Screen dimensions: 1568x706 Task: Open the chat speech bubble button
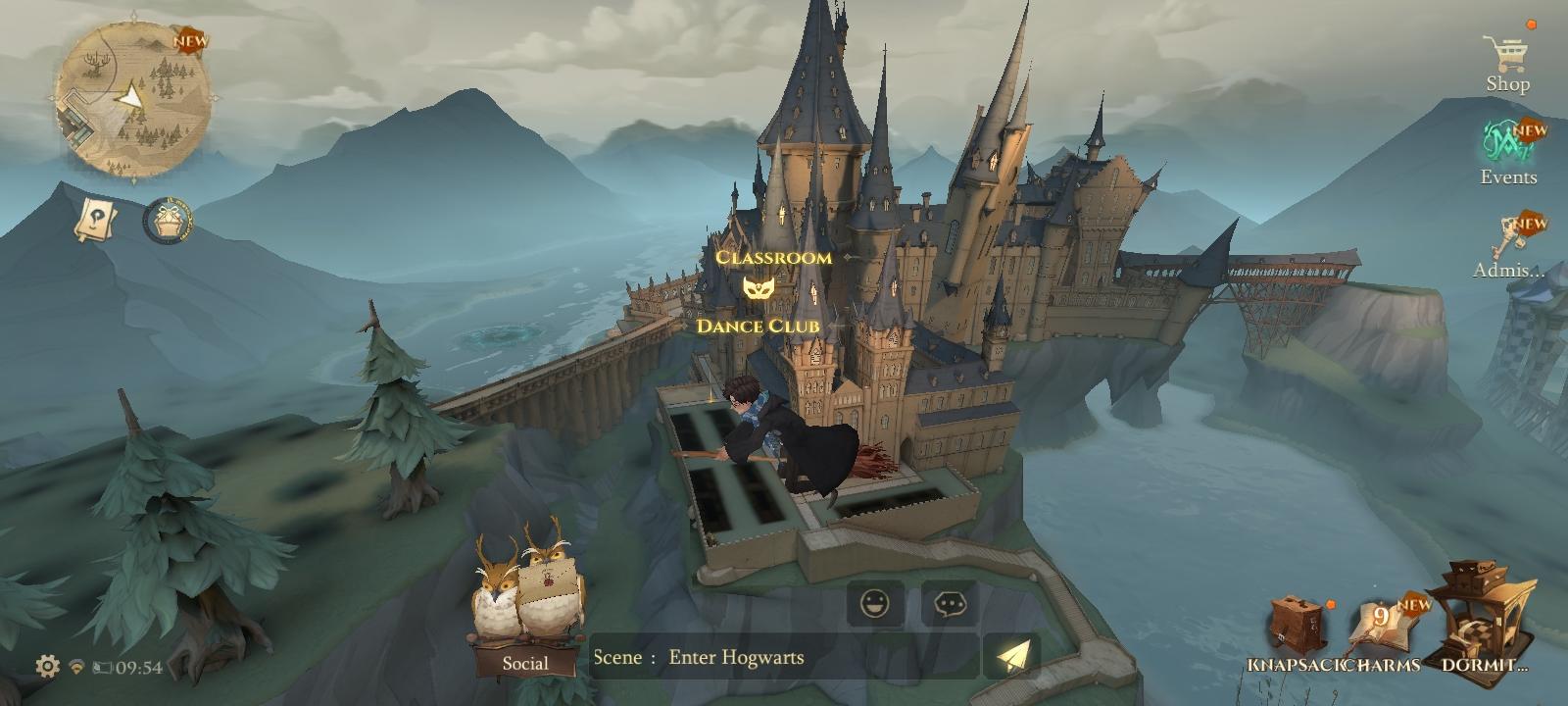click(950, 603)
